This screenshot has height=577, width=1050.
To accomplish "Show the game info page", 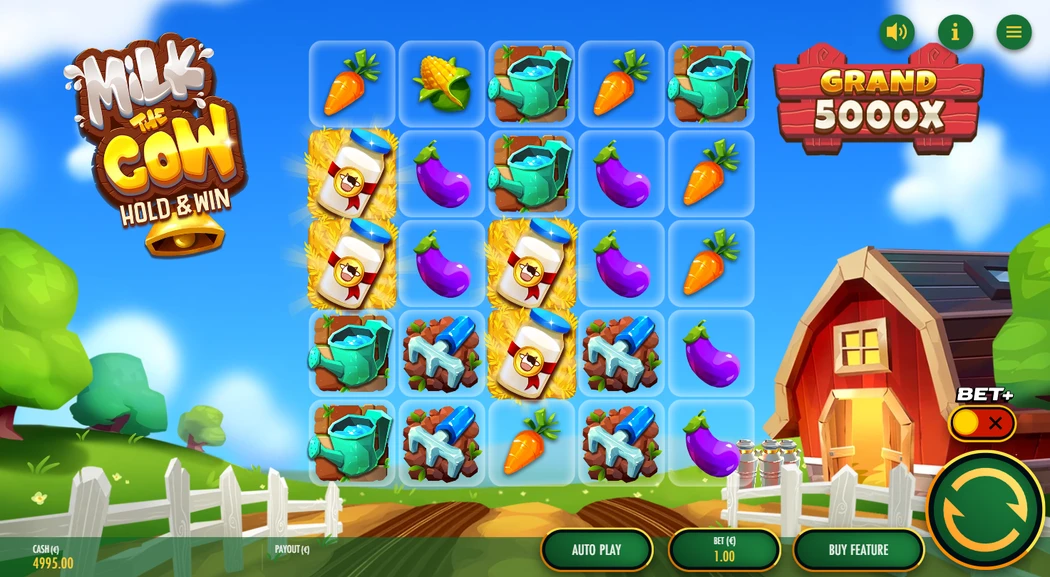I will click(x=955, y=32).
